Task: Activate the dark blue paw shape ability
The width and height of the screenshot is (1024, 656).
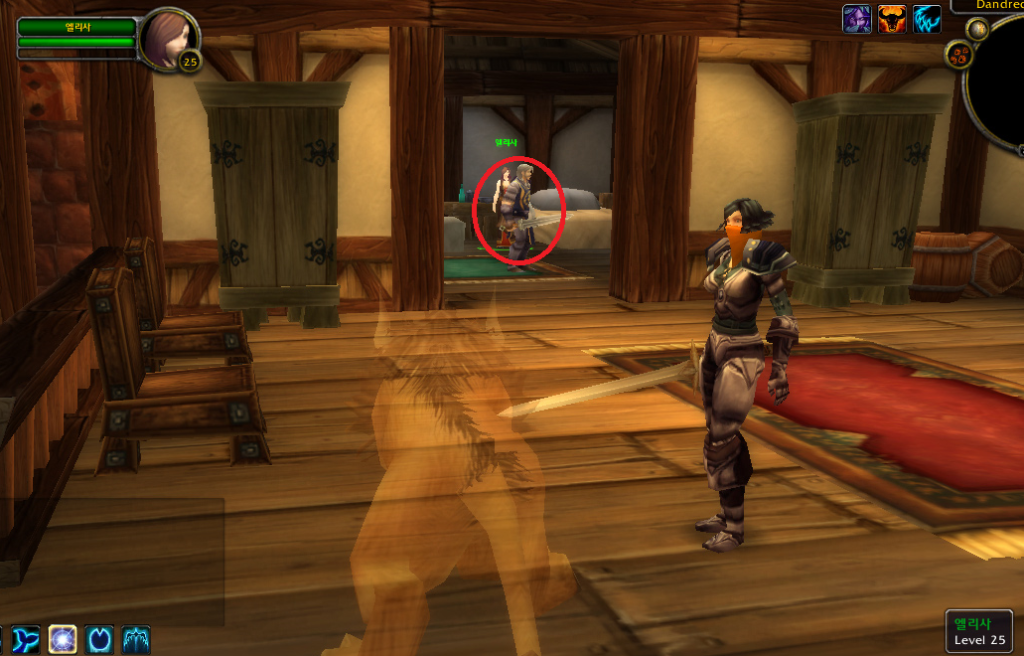Action: click(99, 639)
